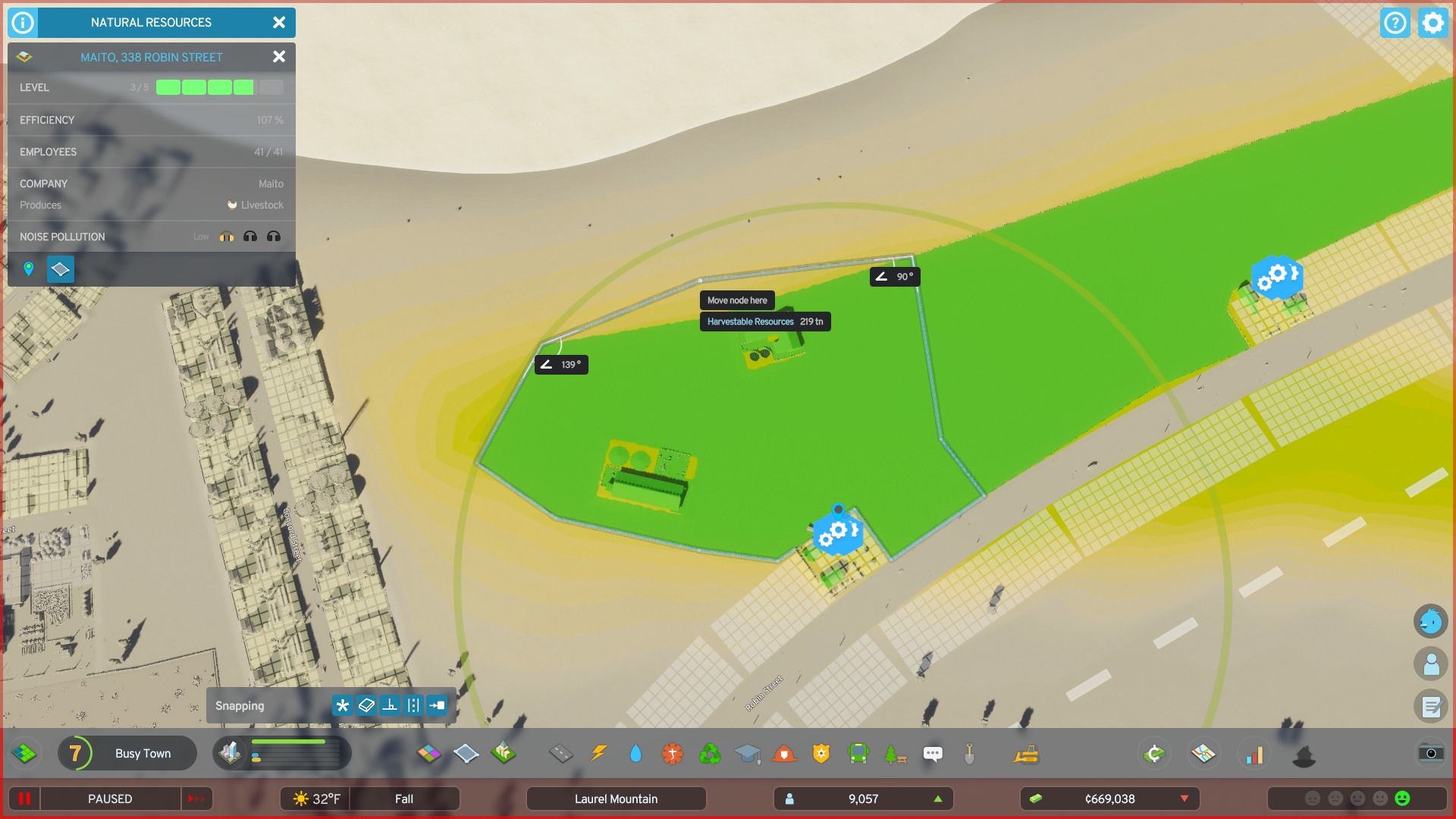Enable the zone grid snapping toggle

click(x=367, y=705)
